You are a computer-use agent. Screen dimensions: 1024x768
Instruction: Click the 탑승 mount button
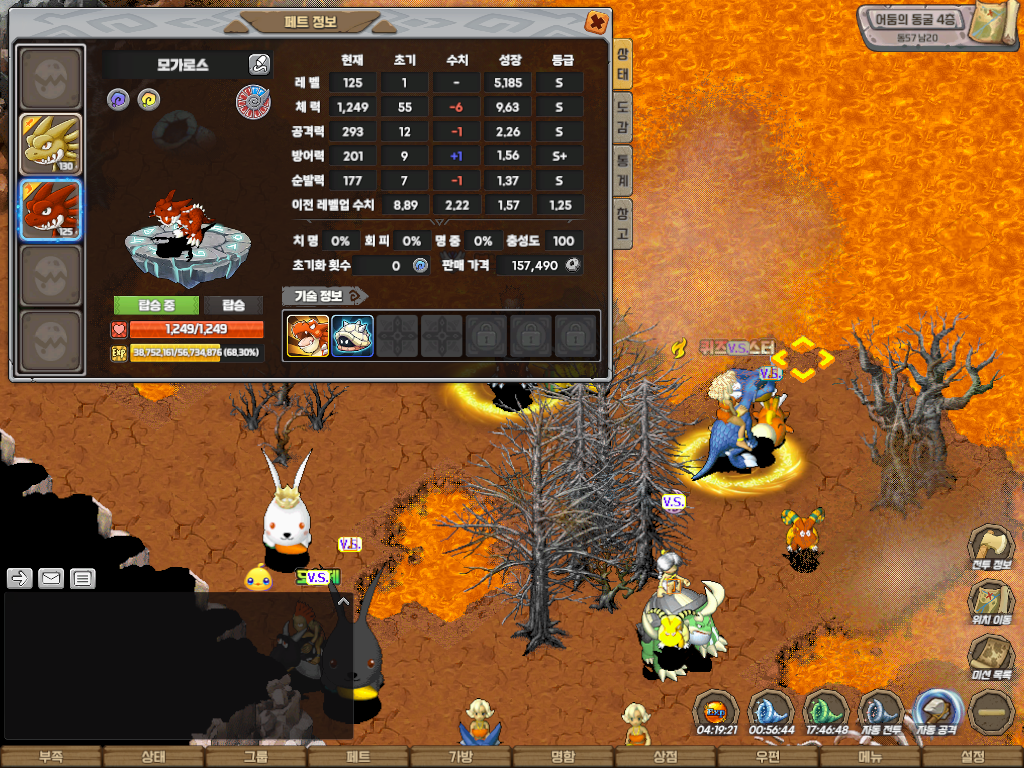[234, 305]
